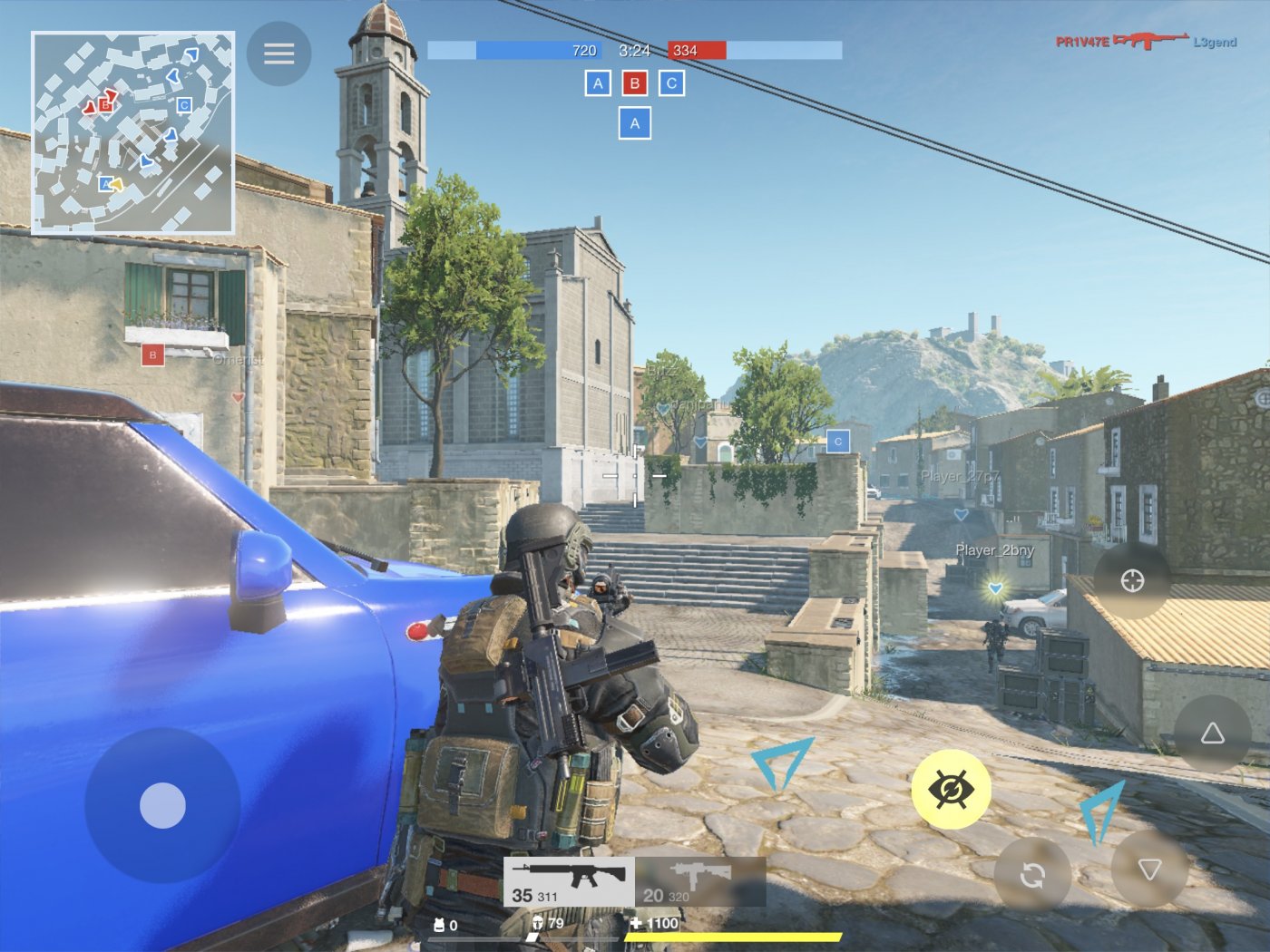Switch to the SMG weapon slot

coord(698,878)
